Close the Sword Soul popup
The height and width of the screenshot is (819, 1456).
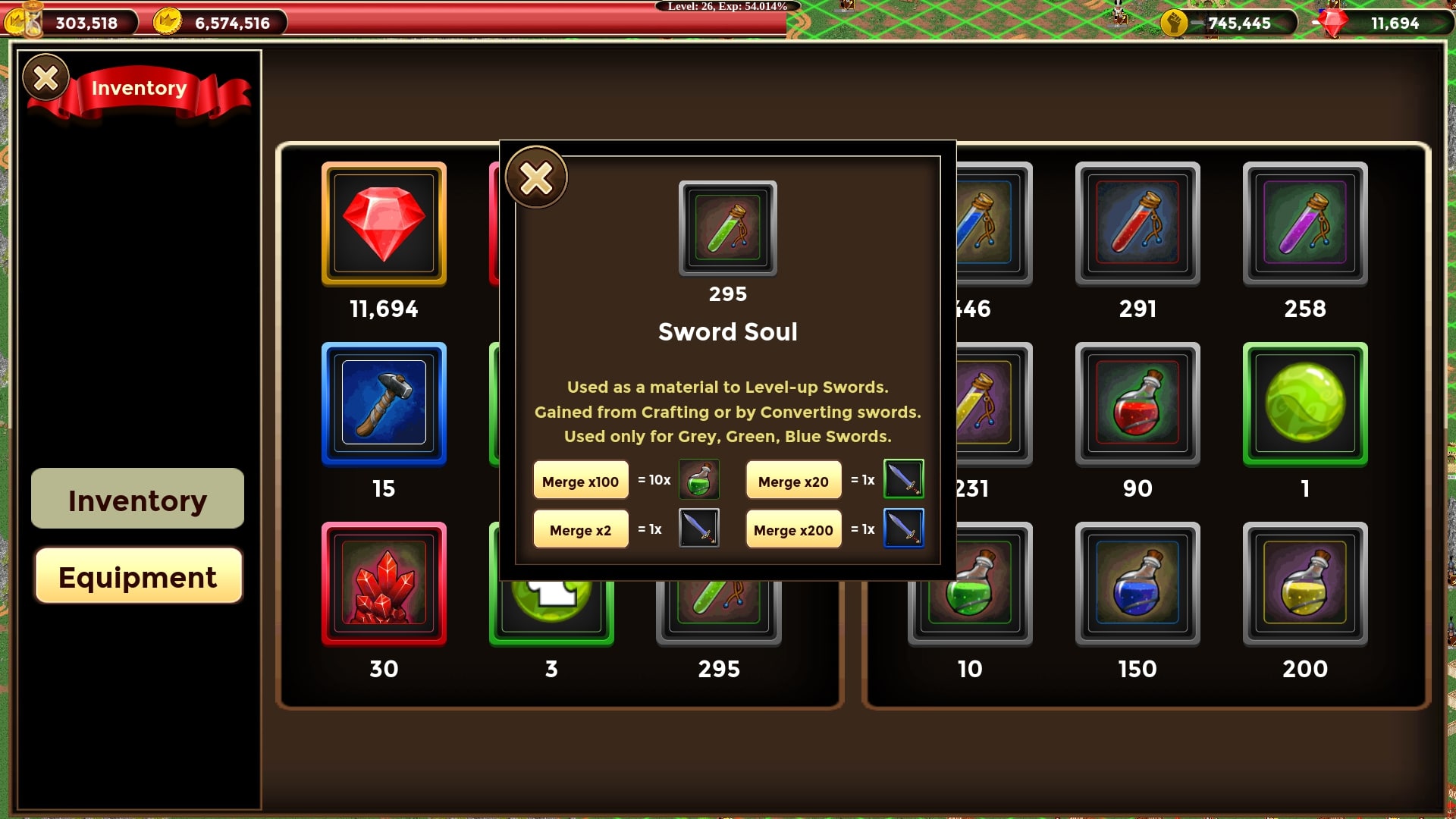pos(536,178)
